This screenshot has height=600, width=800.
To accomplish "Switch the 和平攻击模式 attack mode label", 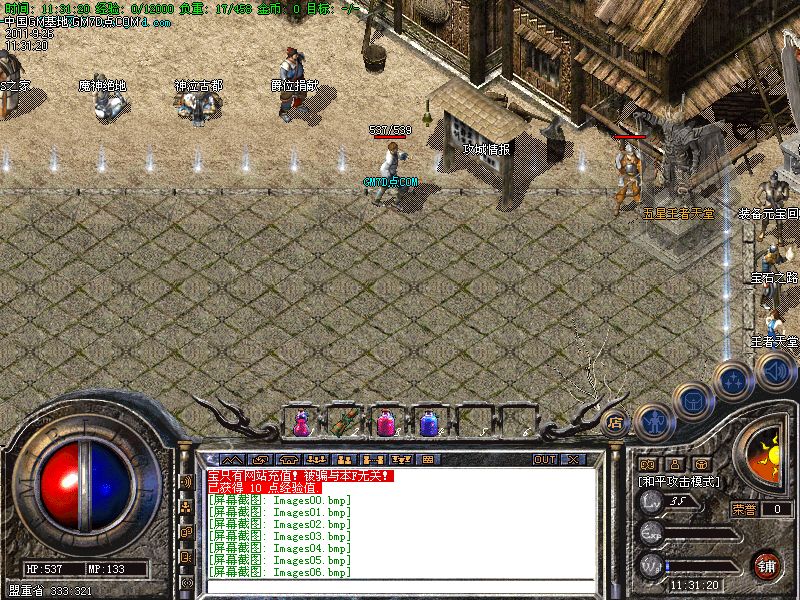I will pos(680,481).
